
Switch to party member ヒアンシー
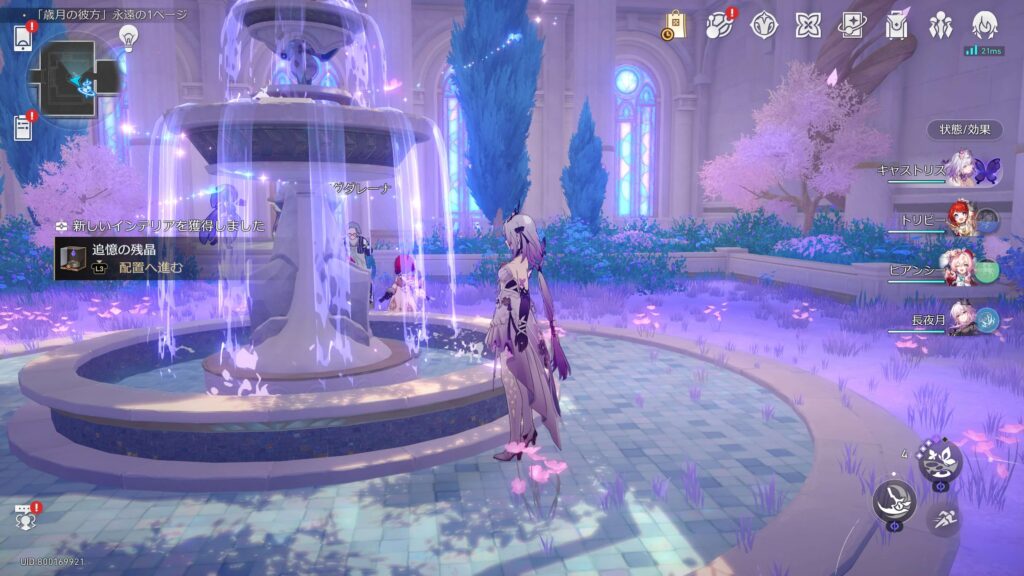[962, 270]
